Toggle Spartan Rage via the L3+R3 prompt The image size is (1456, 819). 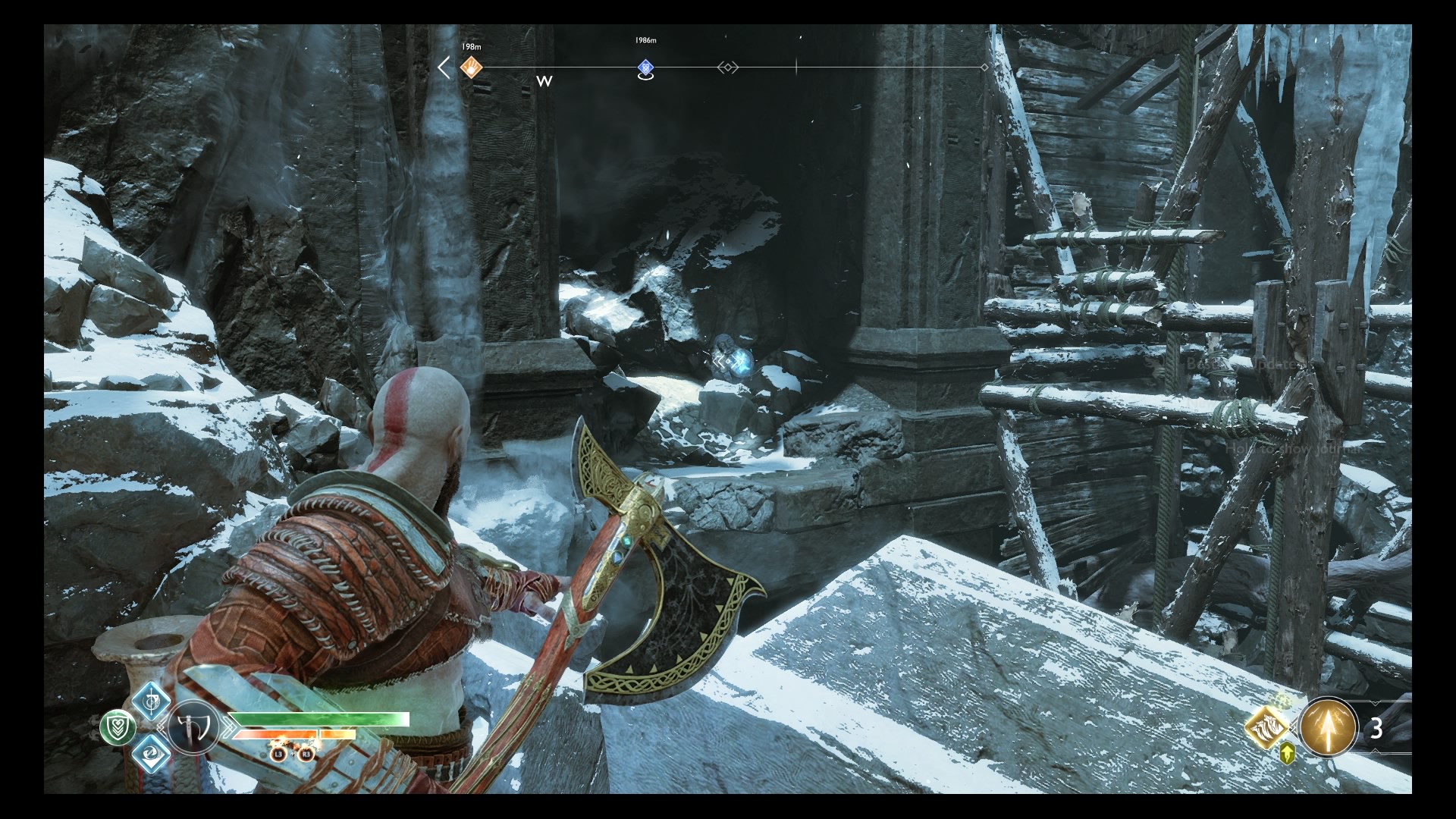point(292,755)
